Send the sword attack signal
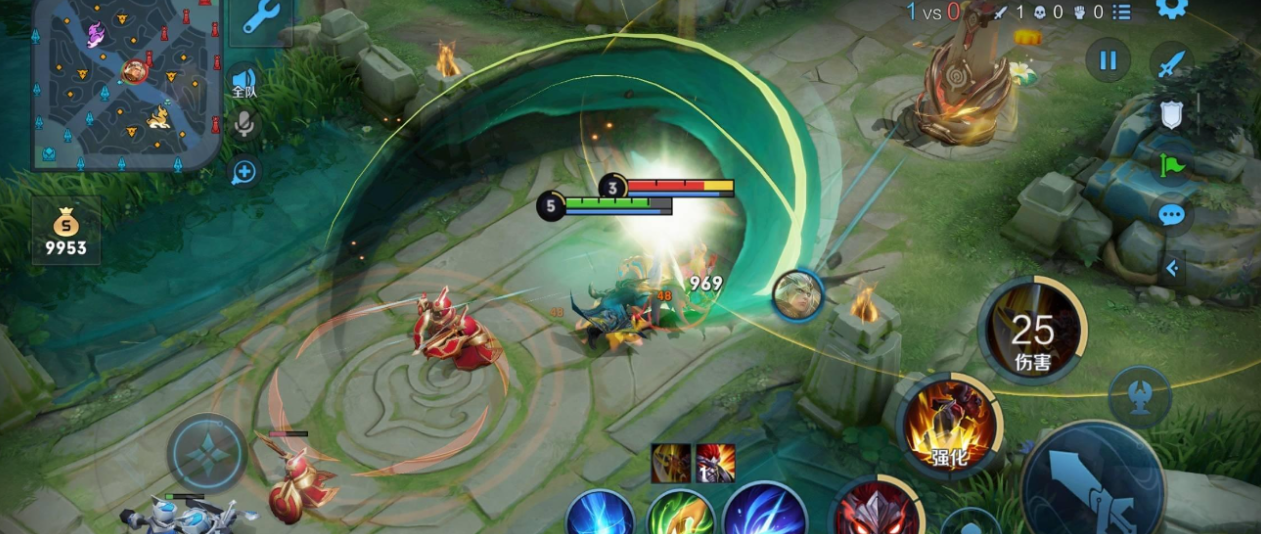 point(1171,62)
